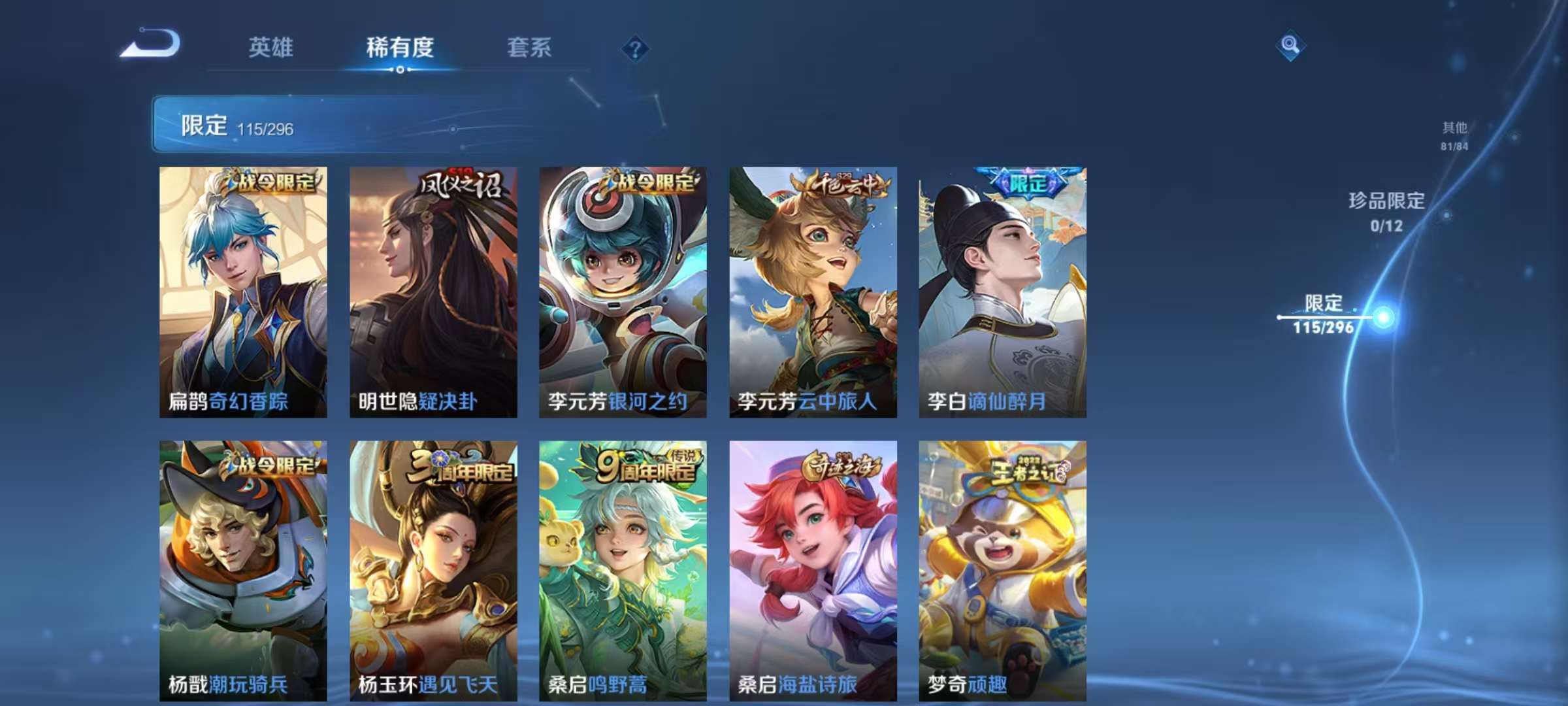1568x706 pixels.
Task: Select the 稀有度 tab
Action: [x=400, y=47]
